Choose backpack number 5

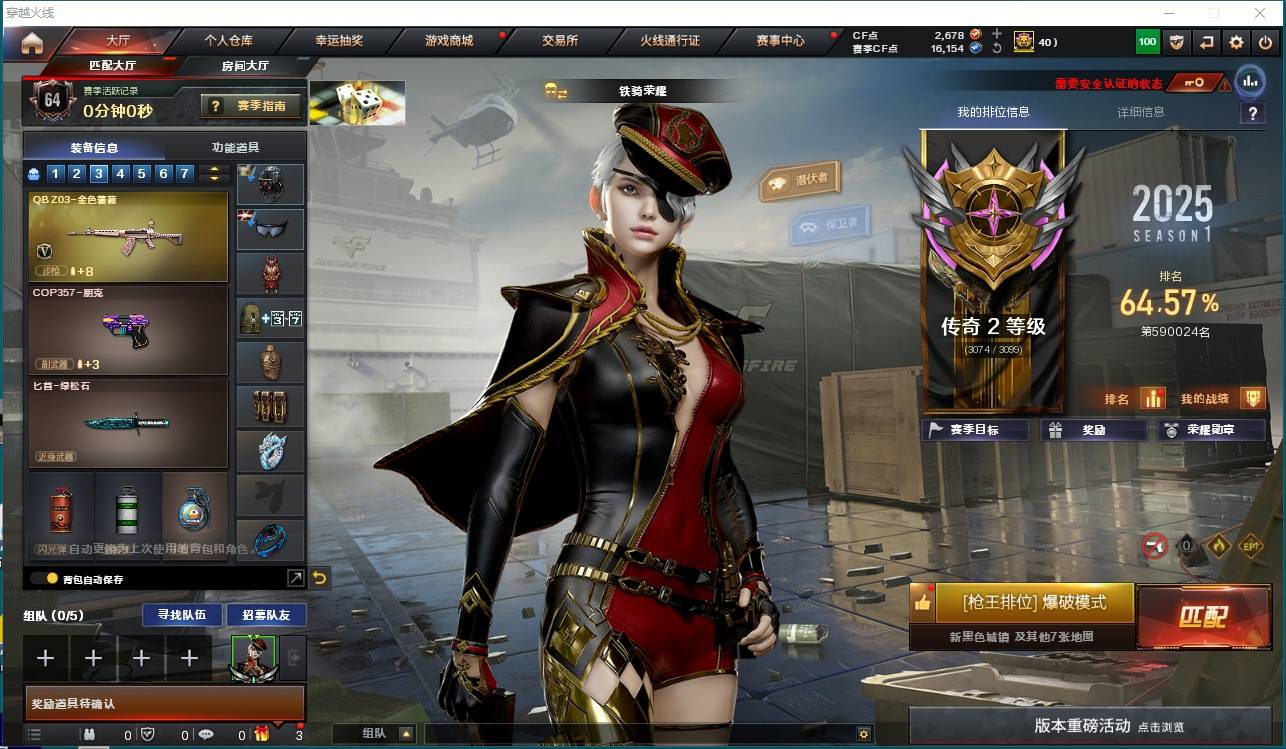coord(141,174)
